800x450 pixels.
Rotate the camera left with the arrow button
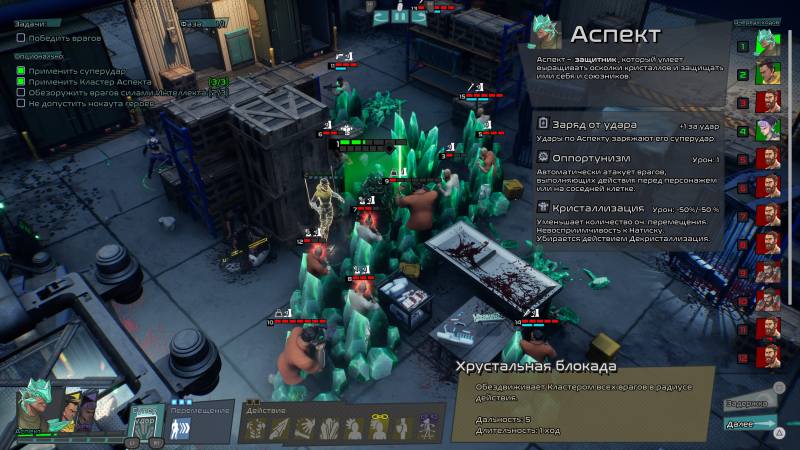pyautogui.click(x=381, y=16)
